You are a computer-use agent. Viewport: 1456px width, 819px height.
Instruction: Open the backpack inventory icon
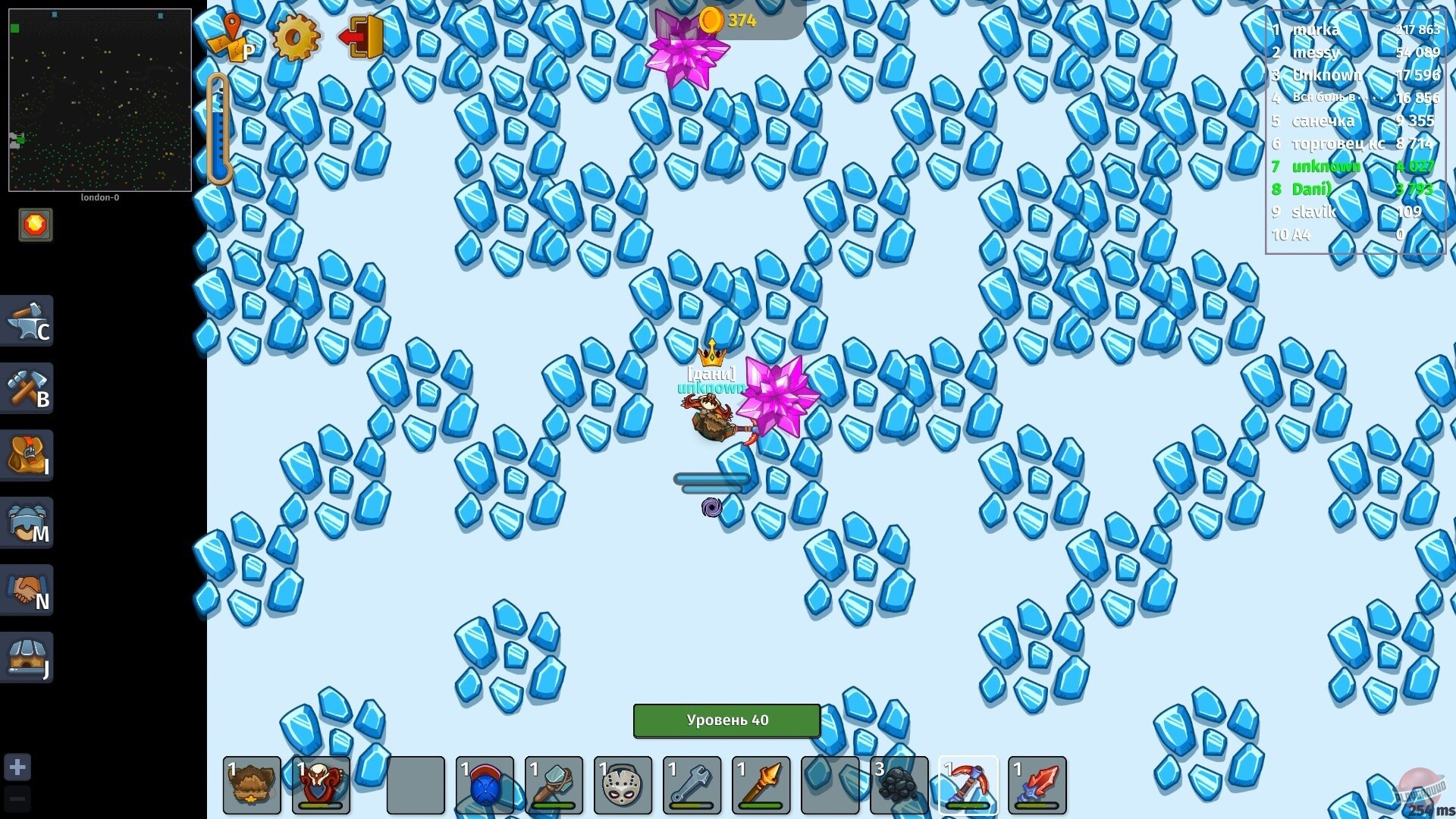[x=27, y=455]
